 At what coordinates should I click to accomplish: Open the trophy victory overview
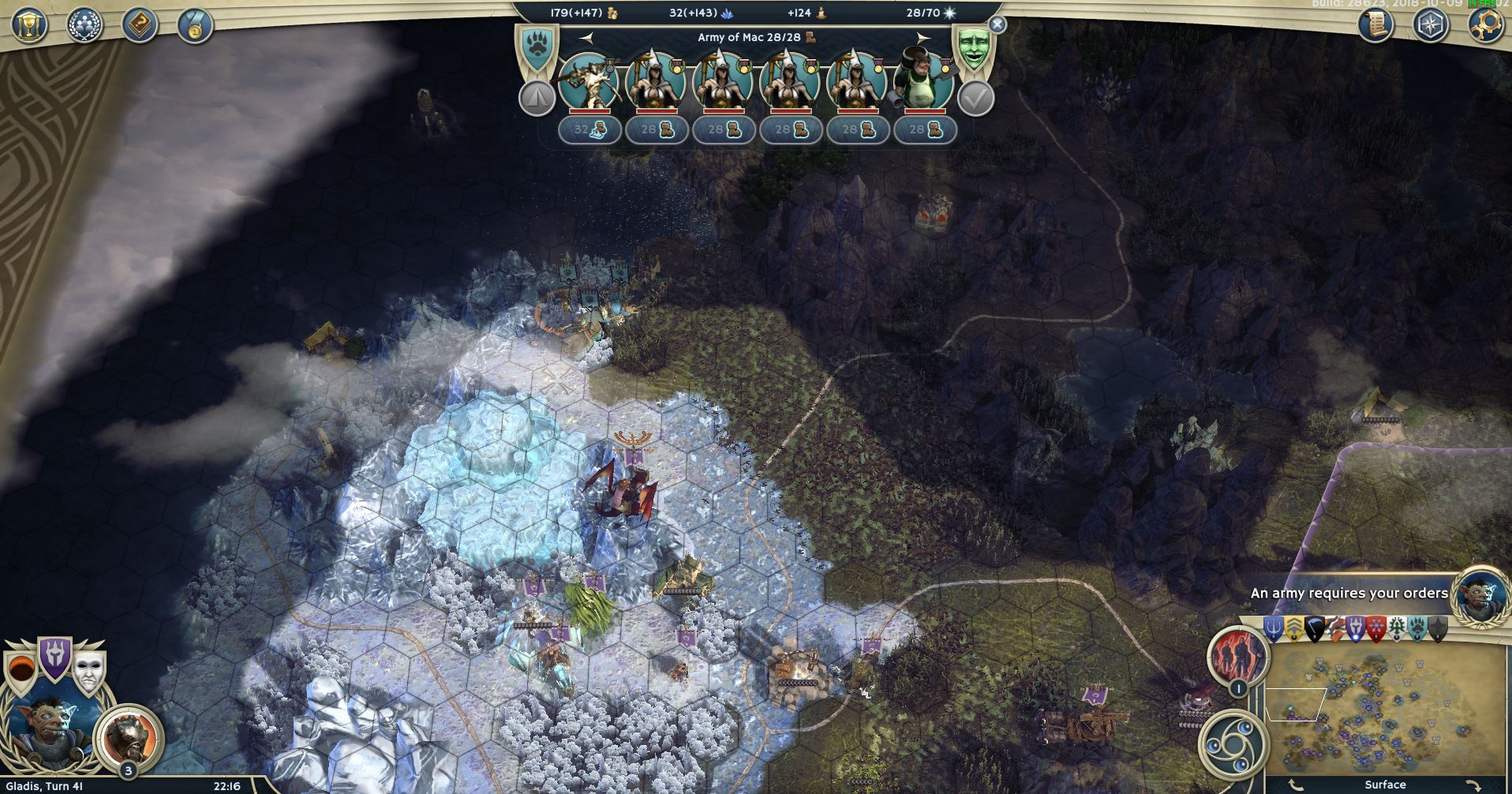29,24
